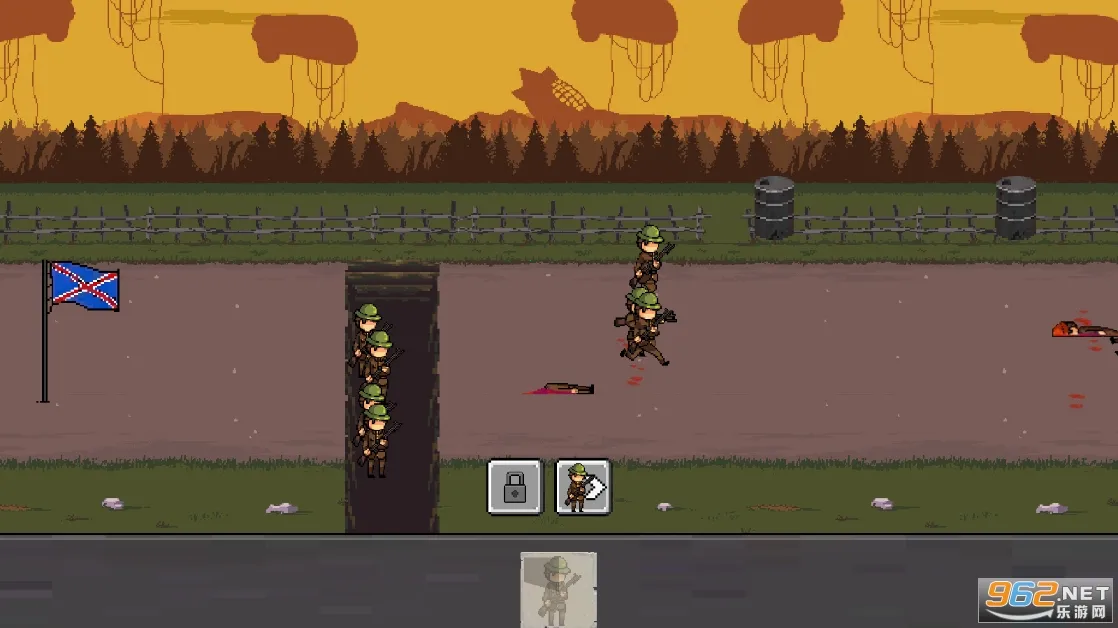
Task: Click the padlock trench lock button
Action: coord(514,487)
